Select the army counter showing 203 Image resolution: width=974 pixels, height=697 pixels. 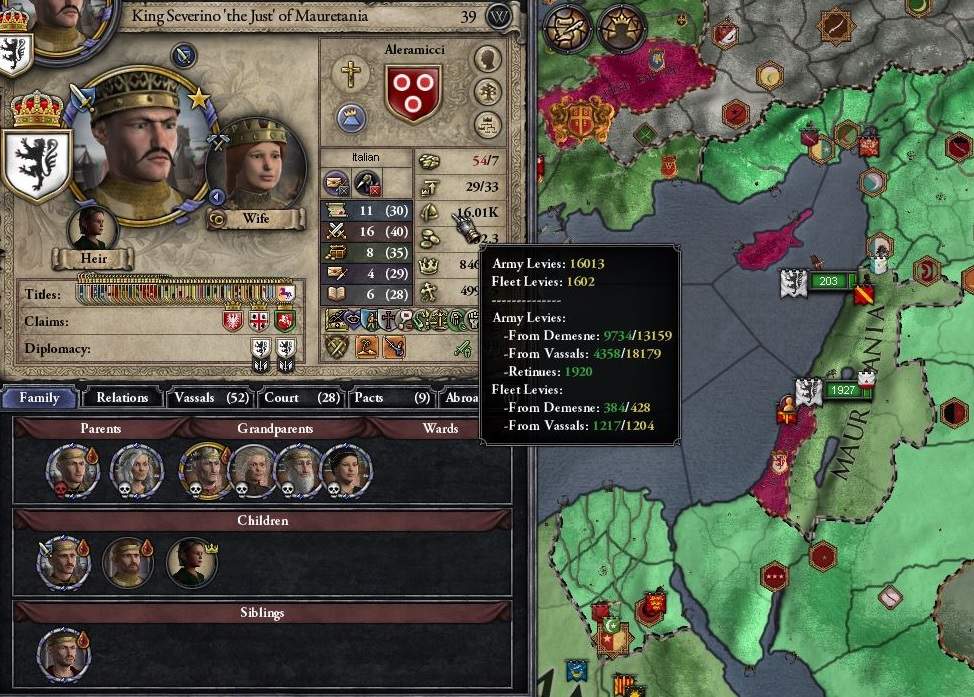[x=828, y=281]
